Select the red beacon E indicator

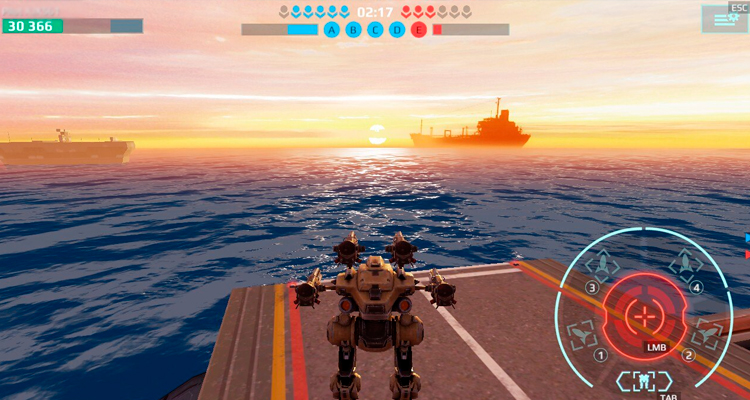[418, 30]
